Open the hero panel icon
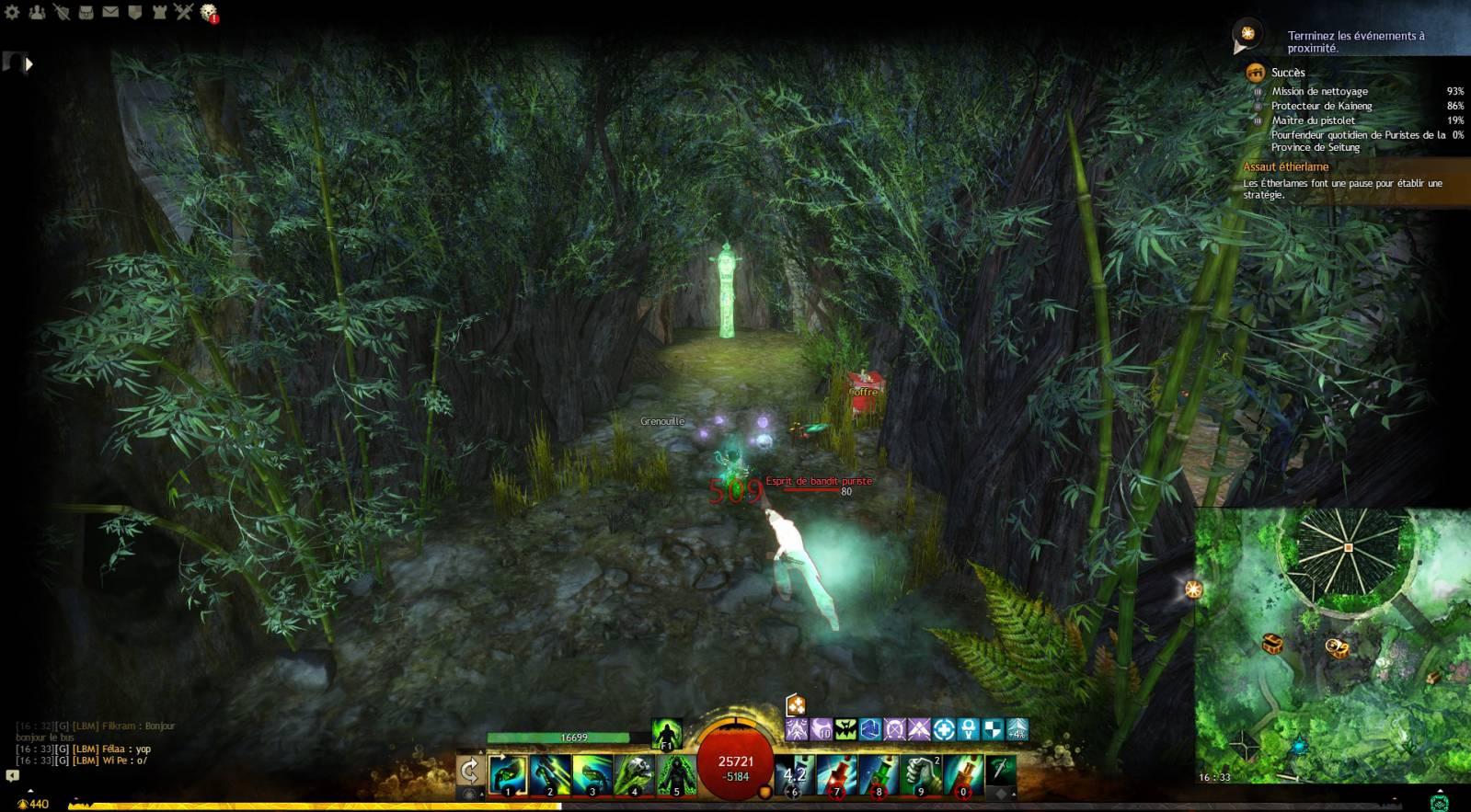1471x812 pixels. coord(62,13)
